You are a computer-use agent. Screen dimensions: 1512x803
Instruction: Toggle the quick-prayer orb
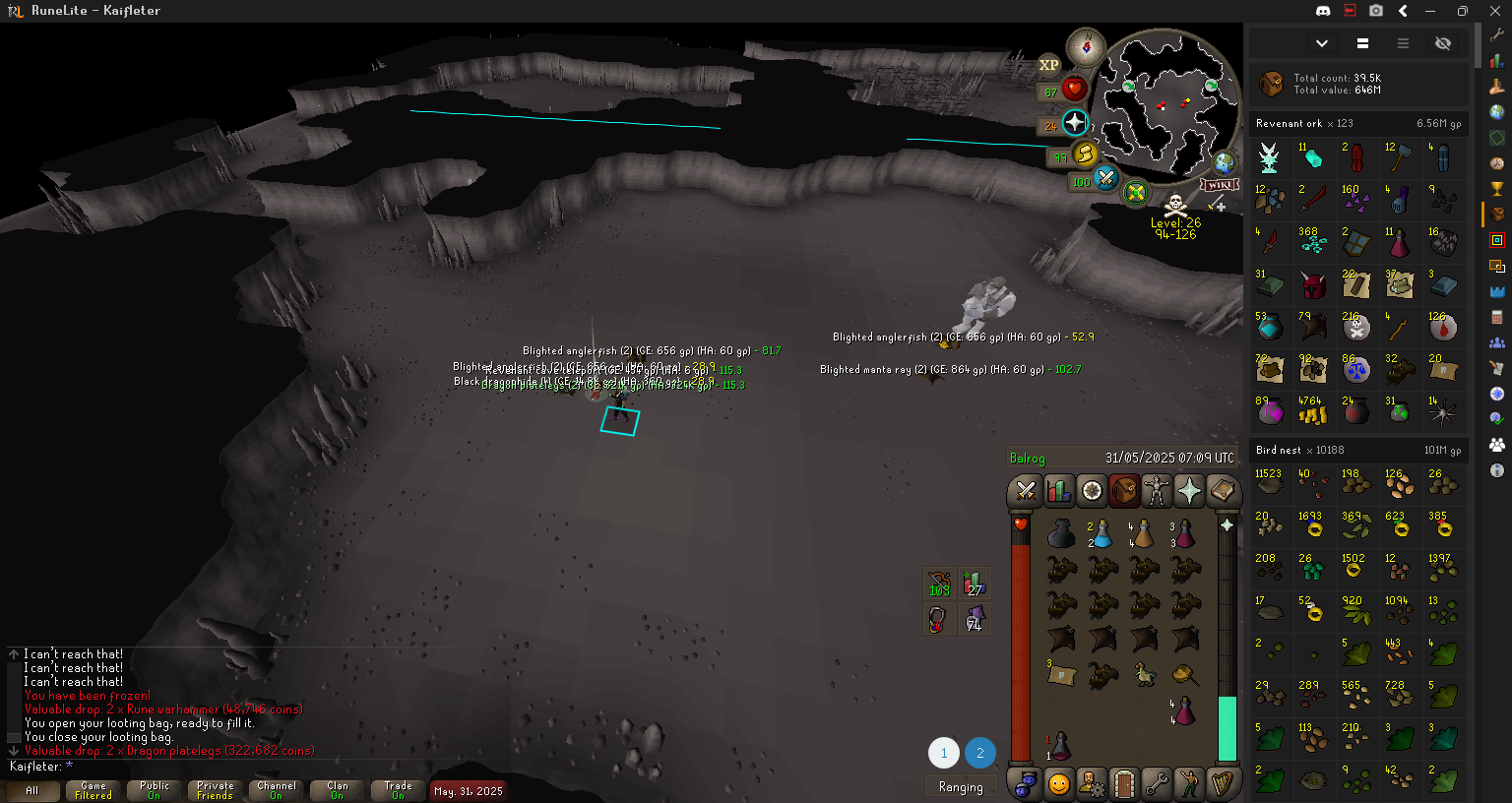click(x=1075, y=123)
